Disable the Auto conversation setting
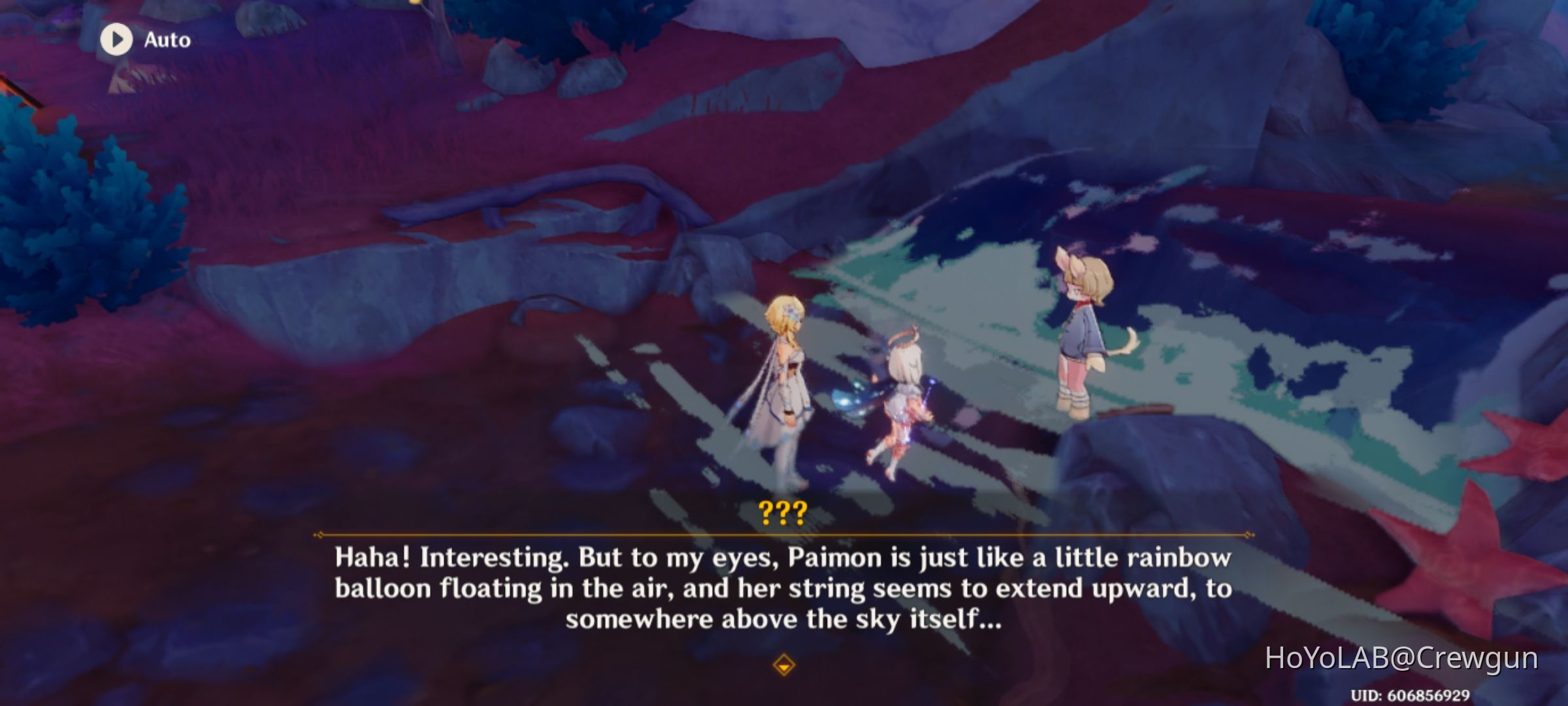 coord(144,40)
